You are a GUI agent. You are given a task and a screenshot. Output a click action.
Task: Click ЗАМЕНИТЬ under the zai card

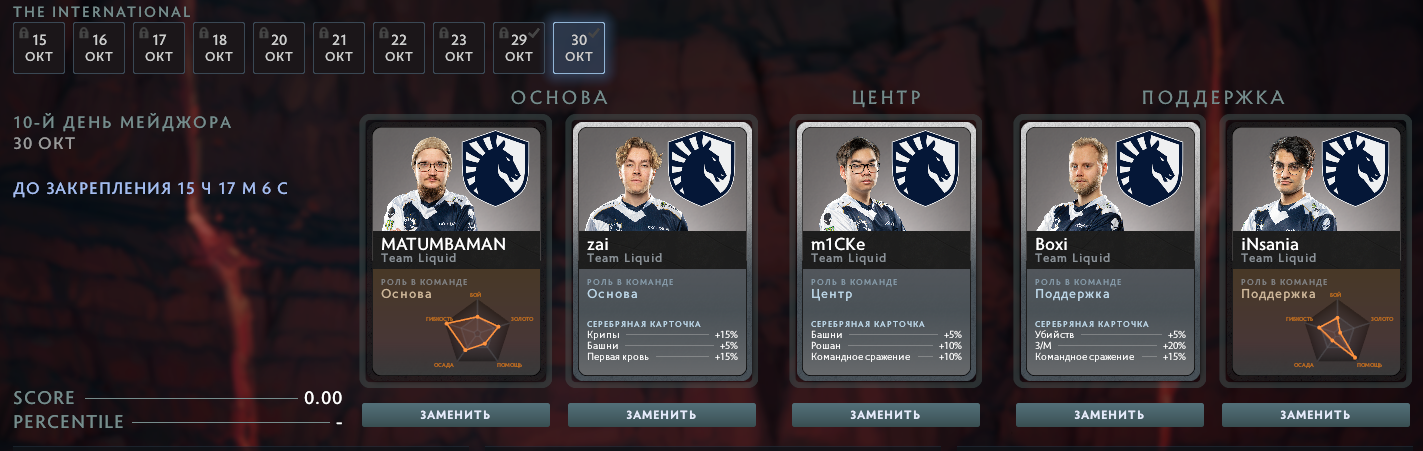click(x=662, y=415)
